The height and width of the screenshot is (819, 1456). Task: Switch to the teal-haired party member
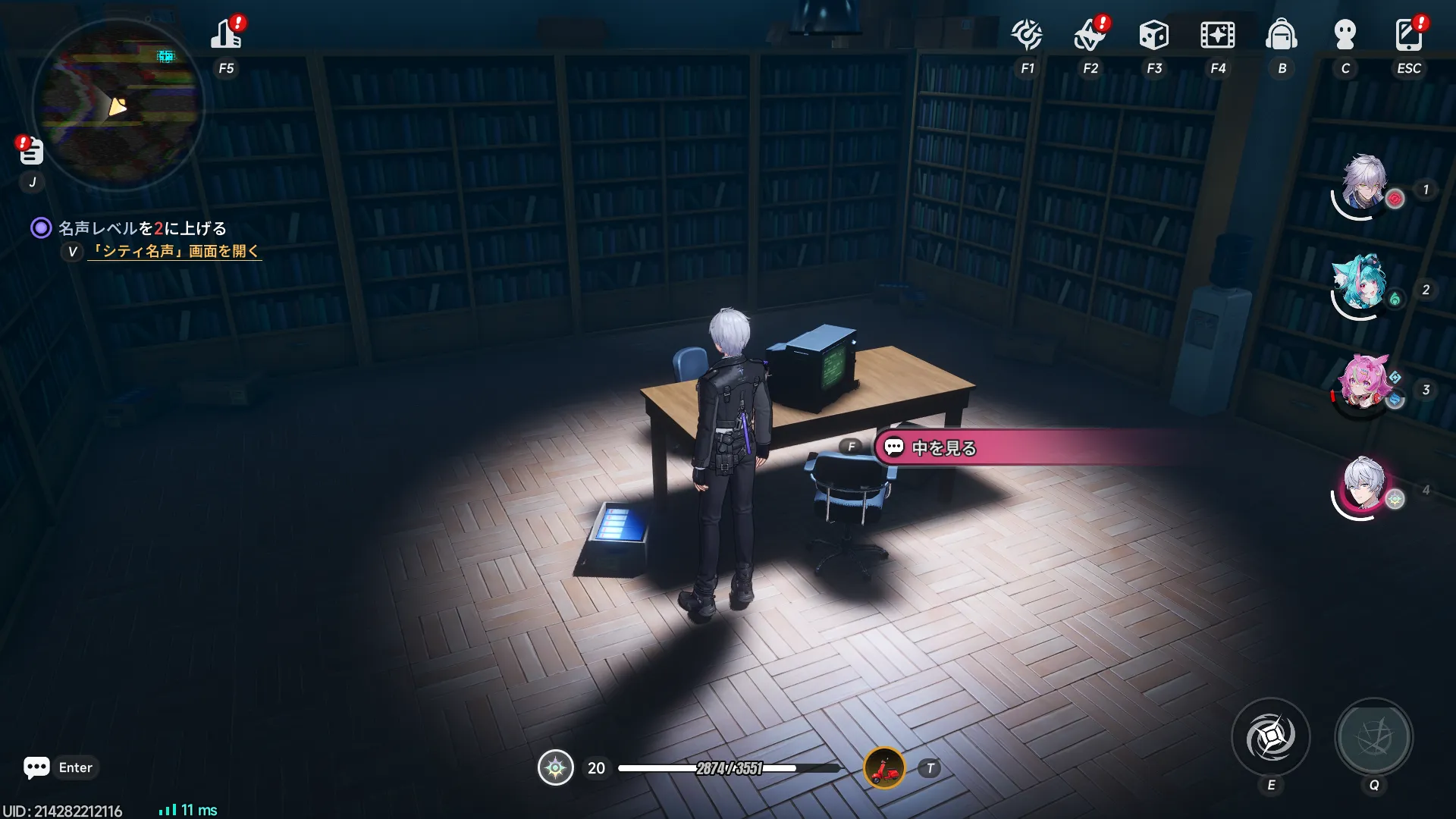pos(1363,285)
